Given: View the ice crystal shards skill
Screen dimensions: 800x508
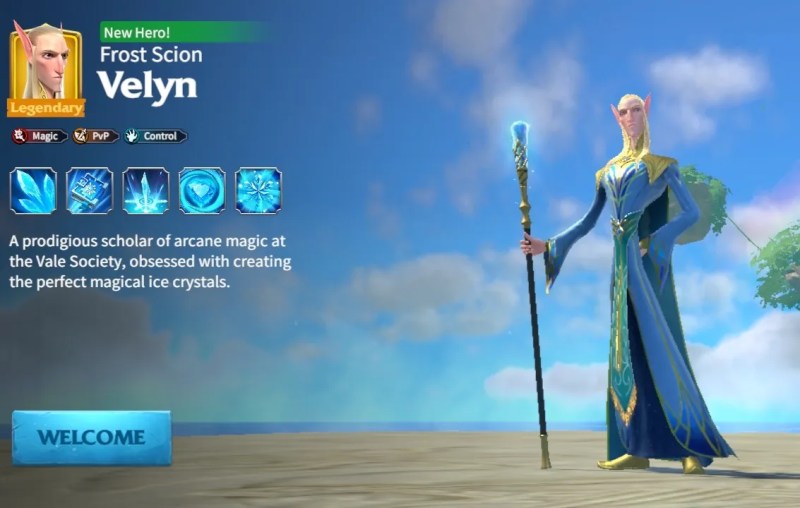Looking at the screenshot, I should 33,190.
